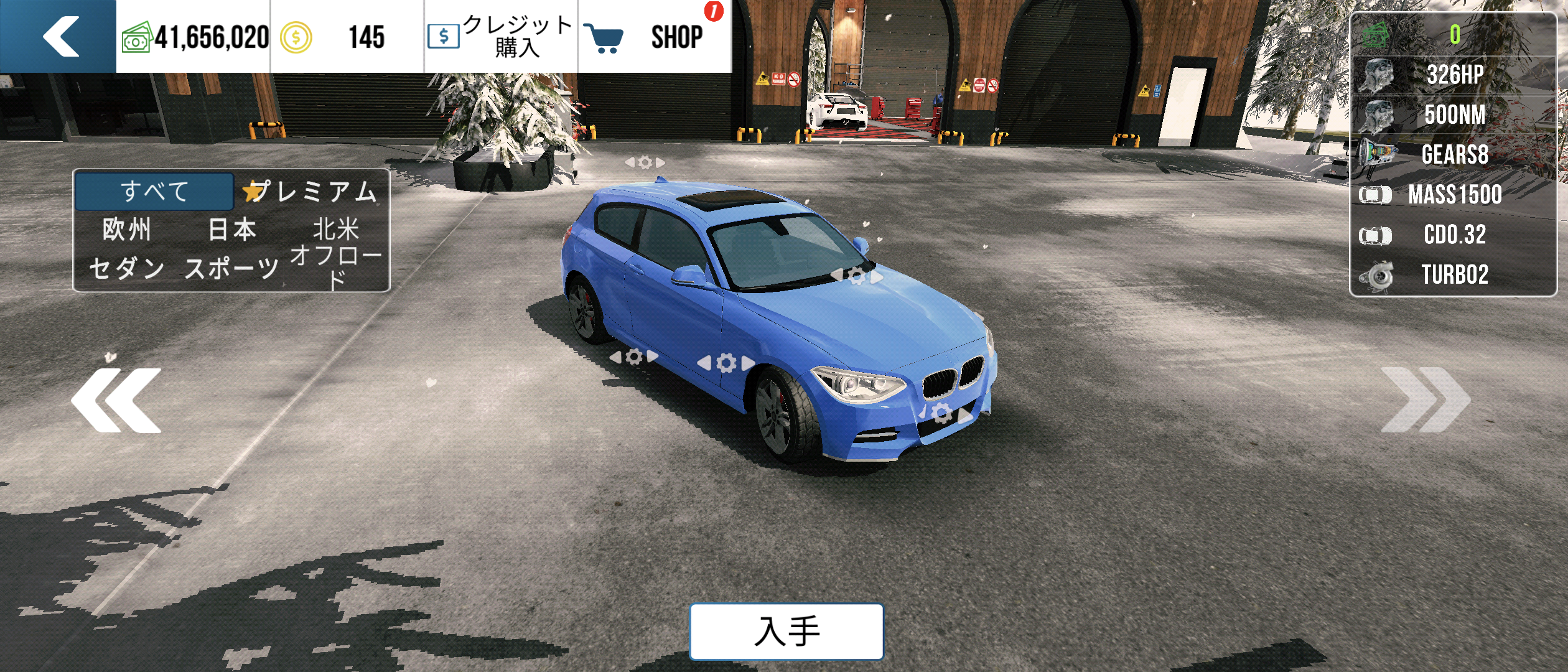This screenshot has height=672, width=1568.
Task: Open the クレジット購入 credit purchase menu
Action: pos(501,36)
